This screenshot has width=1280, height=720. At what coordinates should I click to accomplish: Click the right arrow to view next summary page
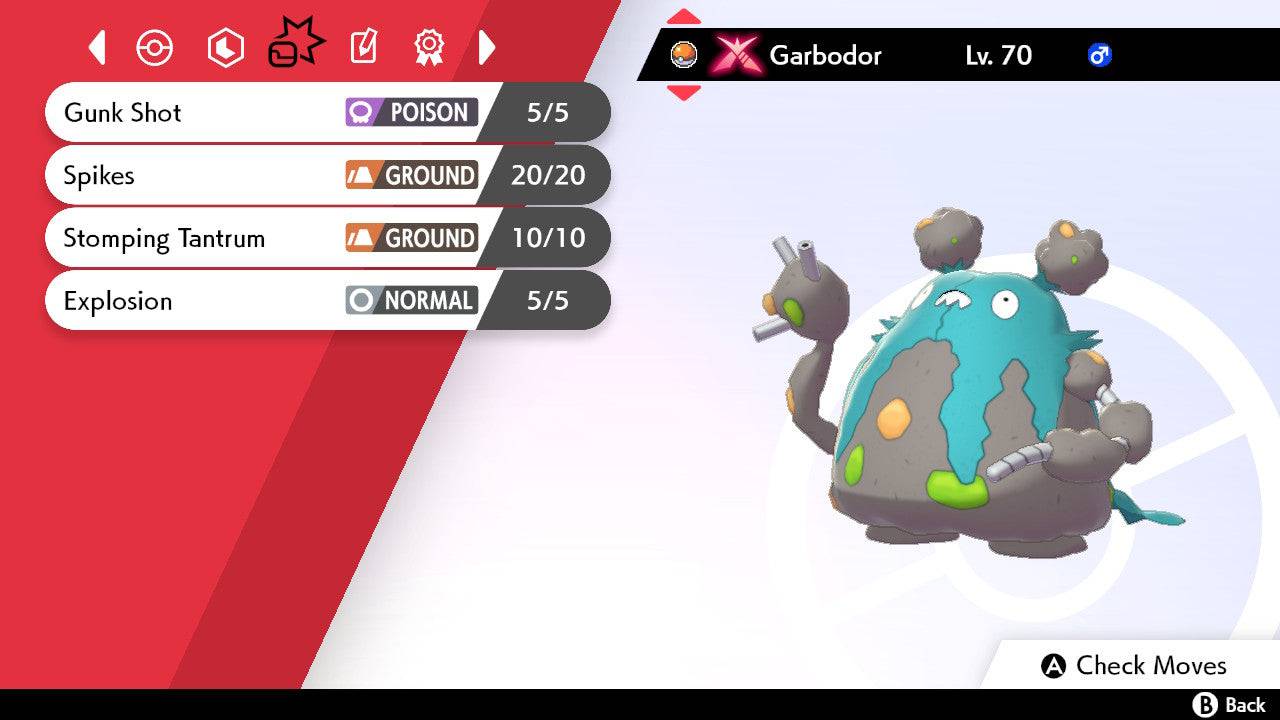tap(487, 47)
